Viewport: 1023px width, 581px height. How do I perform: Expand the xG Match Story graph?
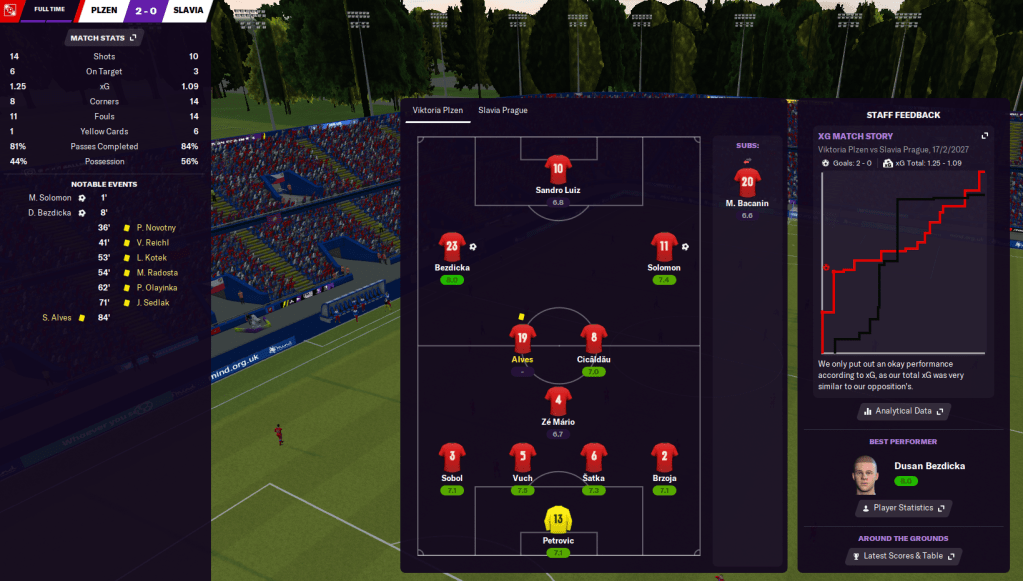pyautogui.click(x=984, y=136)
